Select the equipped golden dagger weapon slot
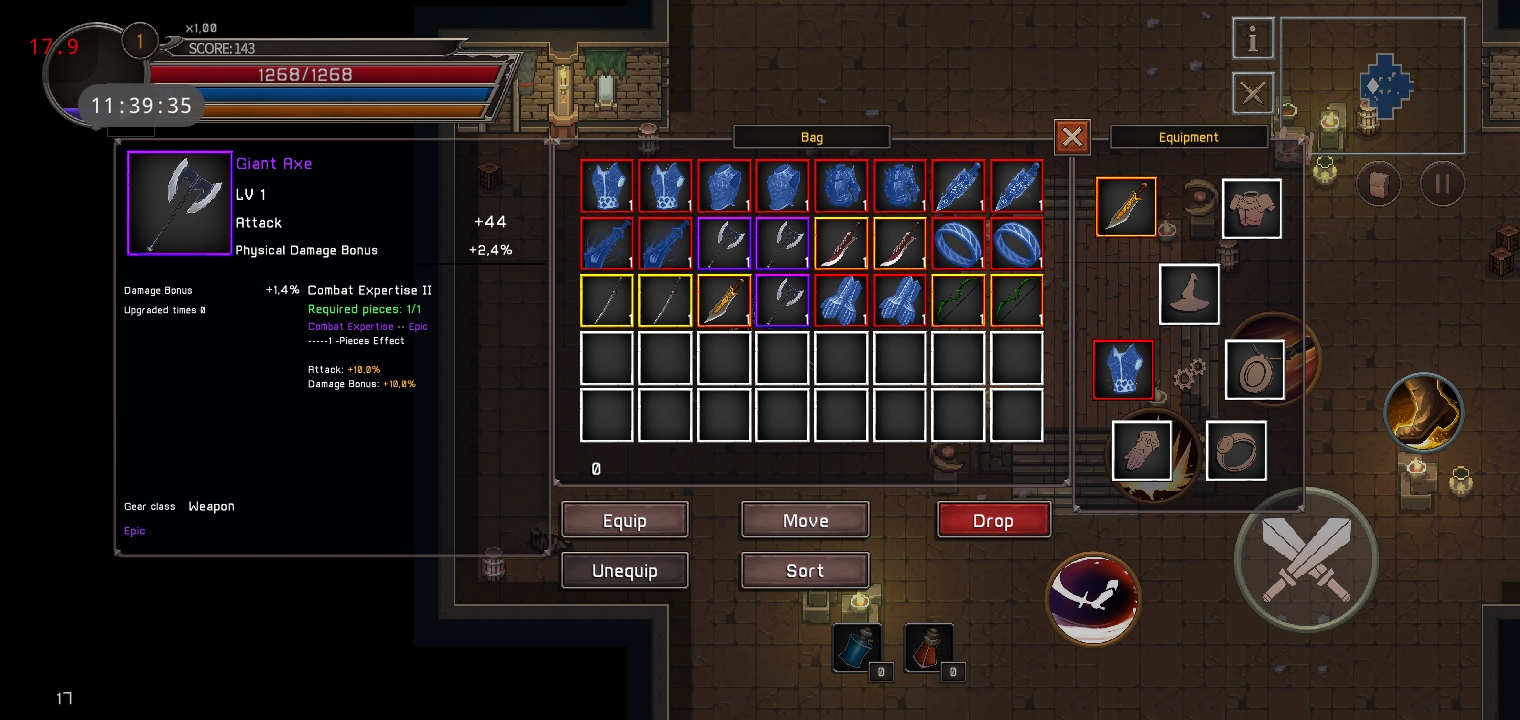Viewport: 1520px width, 720px height. point(1127,207)
